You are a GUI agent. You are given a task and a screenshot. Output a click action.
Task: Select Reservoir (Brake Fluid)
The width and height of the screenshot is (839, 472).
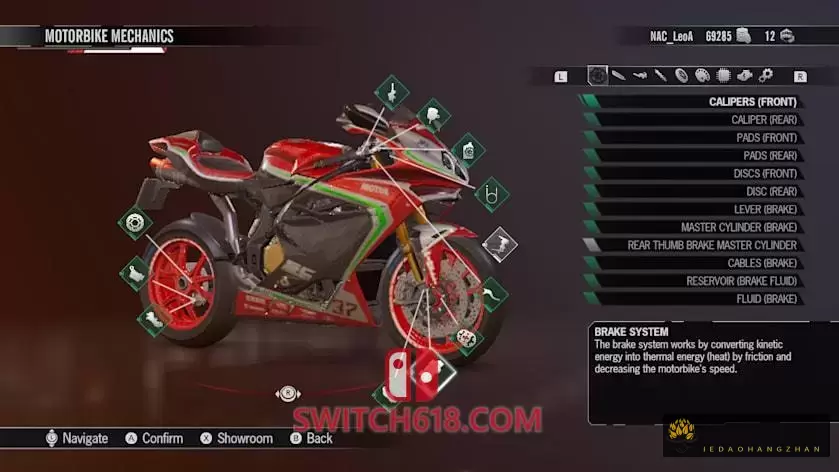pos(741,281)
